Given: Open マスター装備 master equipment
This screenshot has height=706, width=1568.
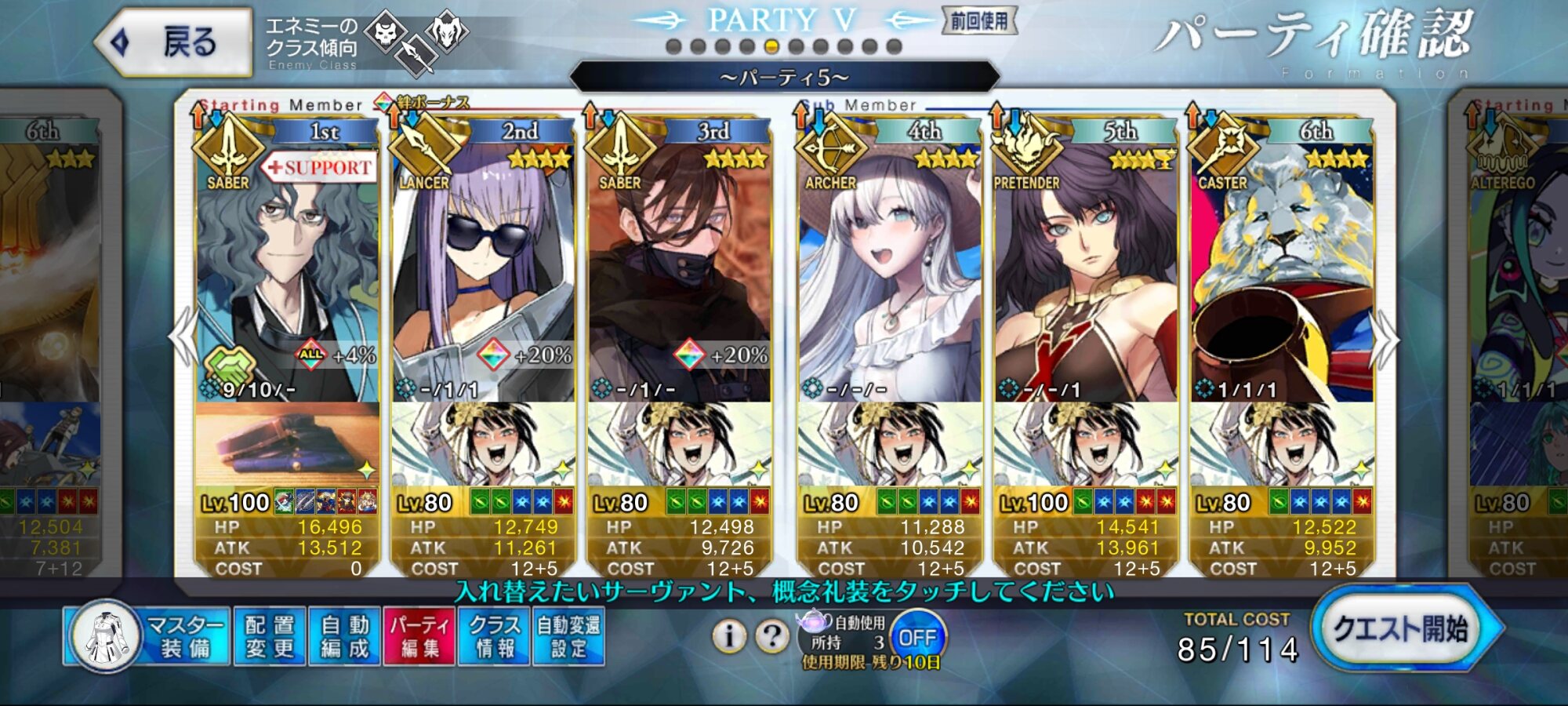Looking at the screenshot, I should [149, 636].
